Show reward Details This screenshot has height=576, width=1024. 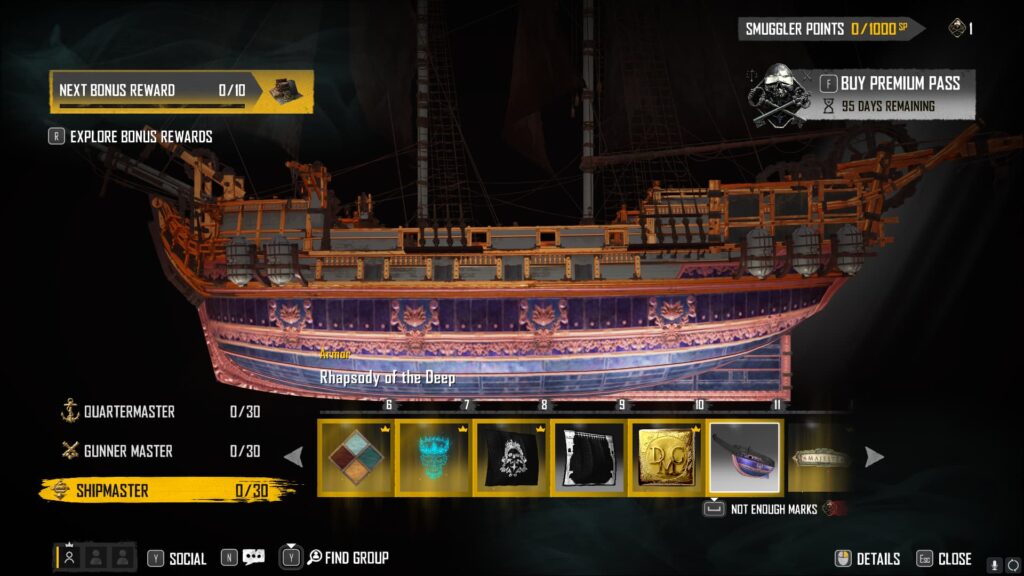(x=868, y=559)
